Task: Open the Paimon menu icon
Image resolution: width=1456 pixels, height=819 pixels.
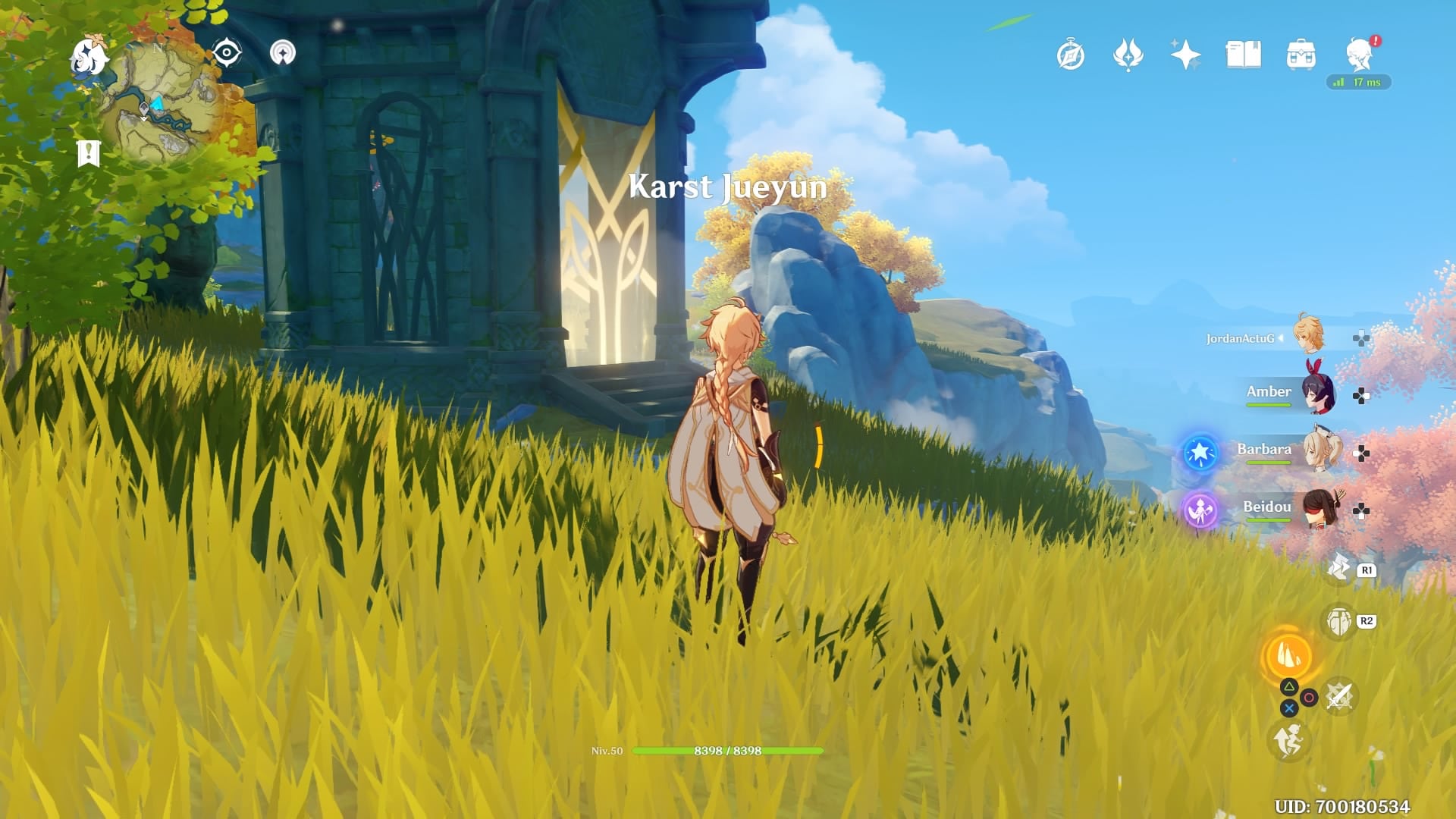Action: [x=89, y=58]
